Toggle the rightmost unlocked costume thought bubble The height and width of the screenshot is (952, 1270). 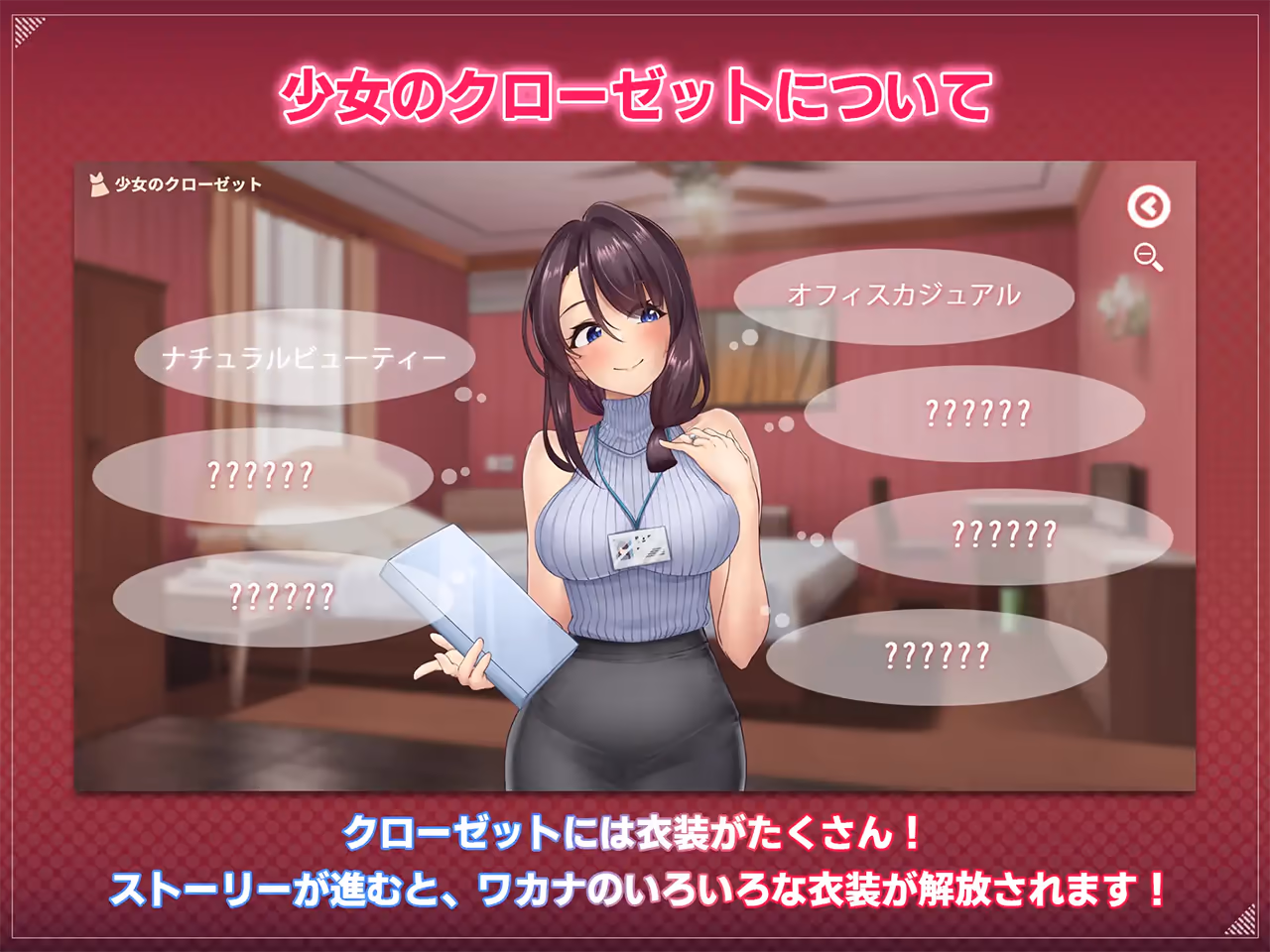(903, 293)
